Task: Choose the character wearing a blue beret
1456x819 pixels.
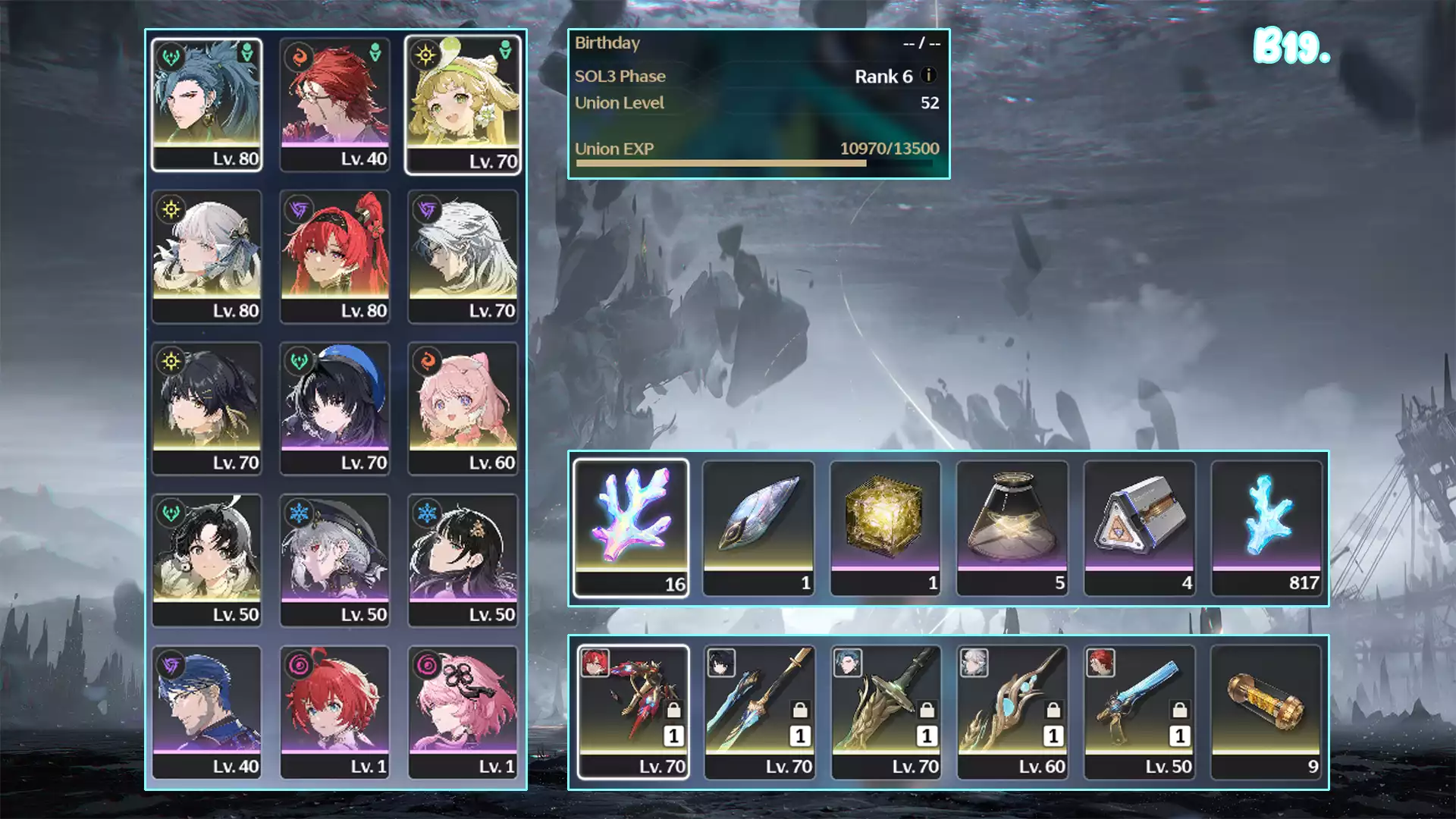Action: (x=334, y=408)
